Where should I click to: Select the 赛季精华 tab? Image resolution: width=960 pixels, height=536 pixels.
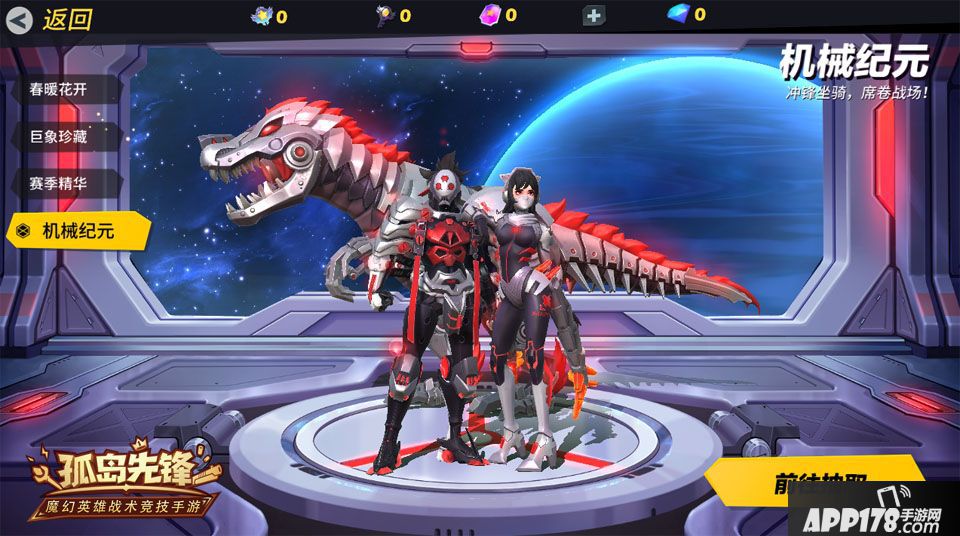pyautogui.click(x=60, y=184)
